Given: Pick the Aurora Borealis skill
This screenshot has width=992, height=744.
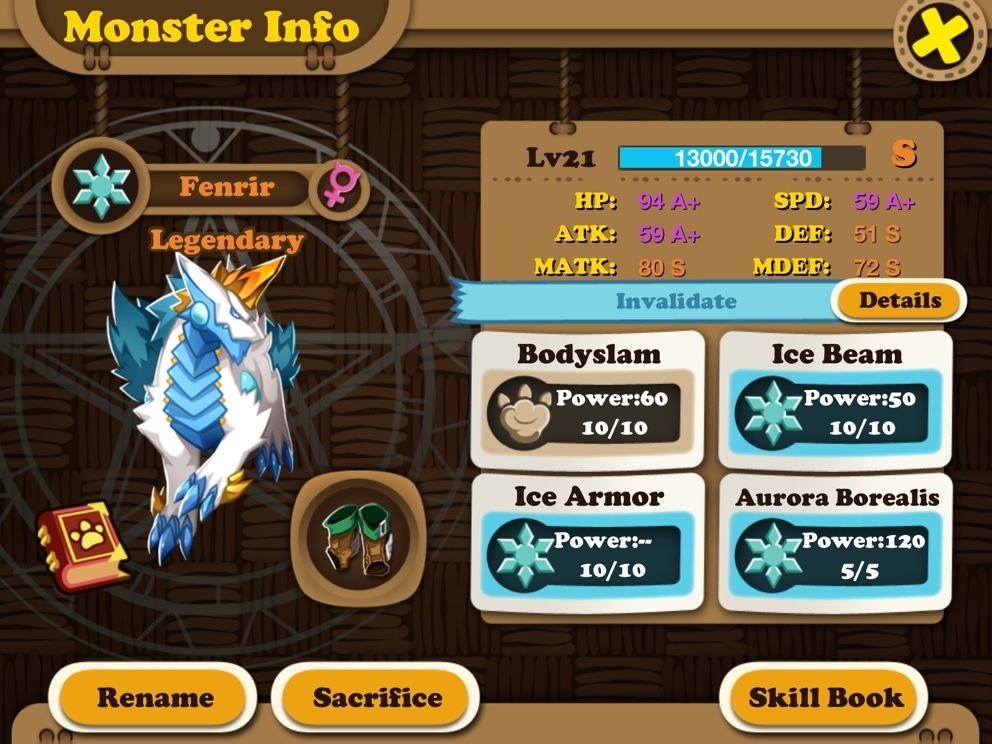Looking at the screenshot, I should pyautogui.click(x=836, y=542).
